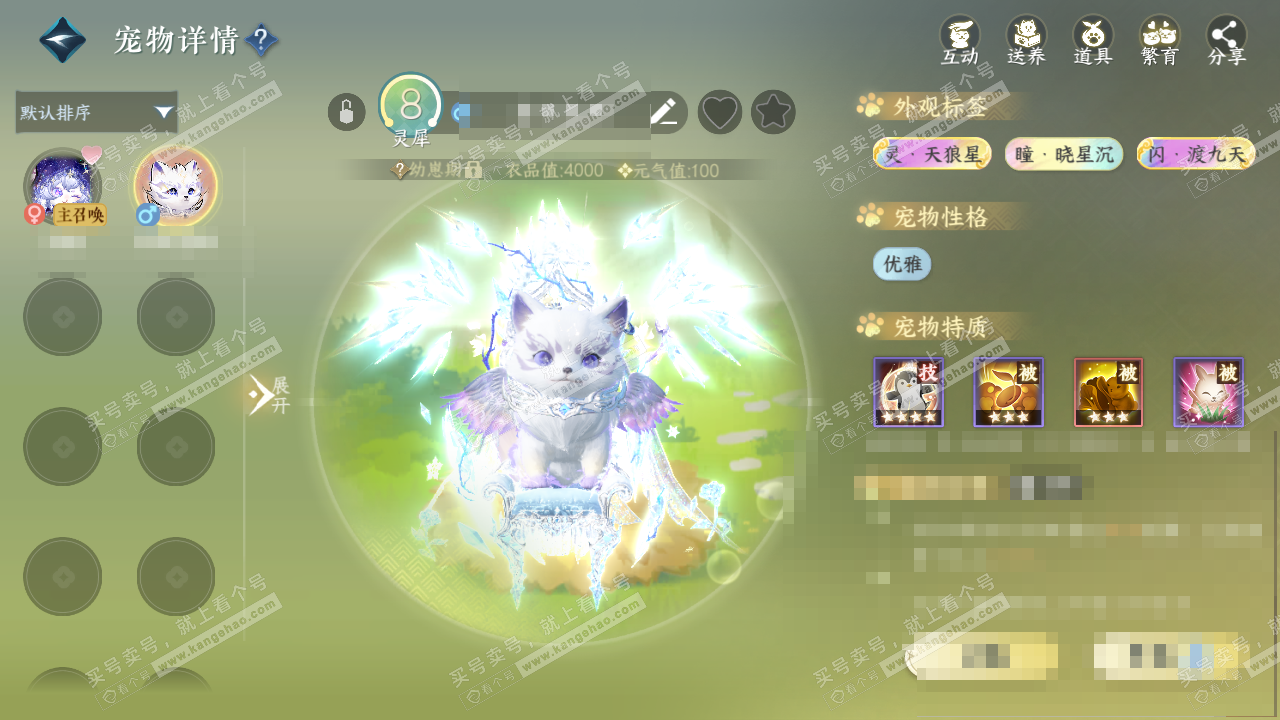
Task: Open the 互动 interaction menu
Action: click(x=960, y=41)
